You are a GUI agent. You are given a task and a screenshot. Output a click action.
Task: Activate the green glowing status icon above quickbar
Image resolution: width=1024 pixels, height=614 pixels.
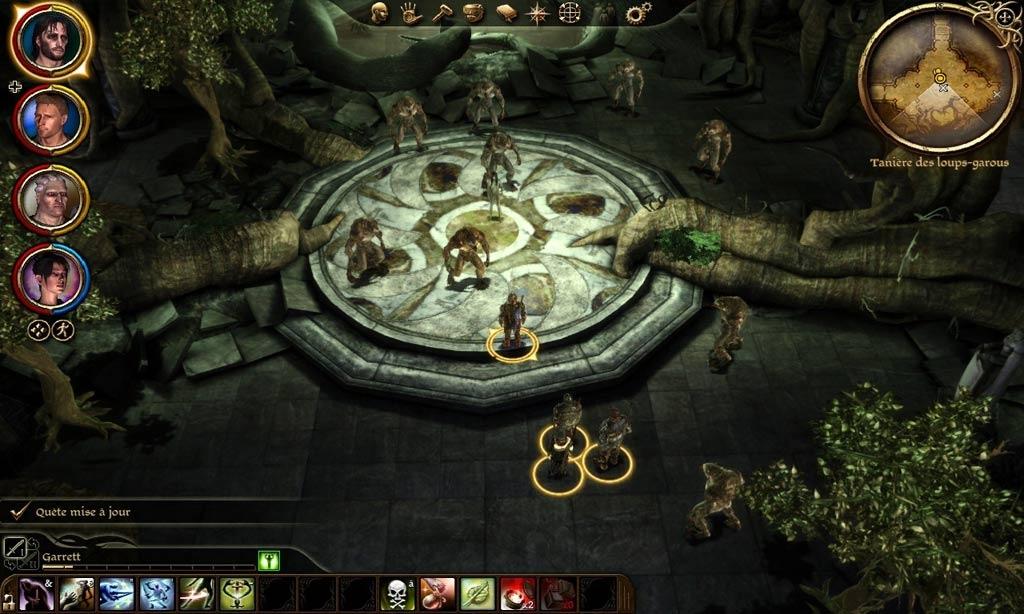tap(268, 561)
